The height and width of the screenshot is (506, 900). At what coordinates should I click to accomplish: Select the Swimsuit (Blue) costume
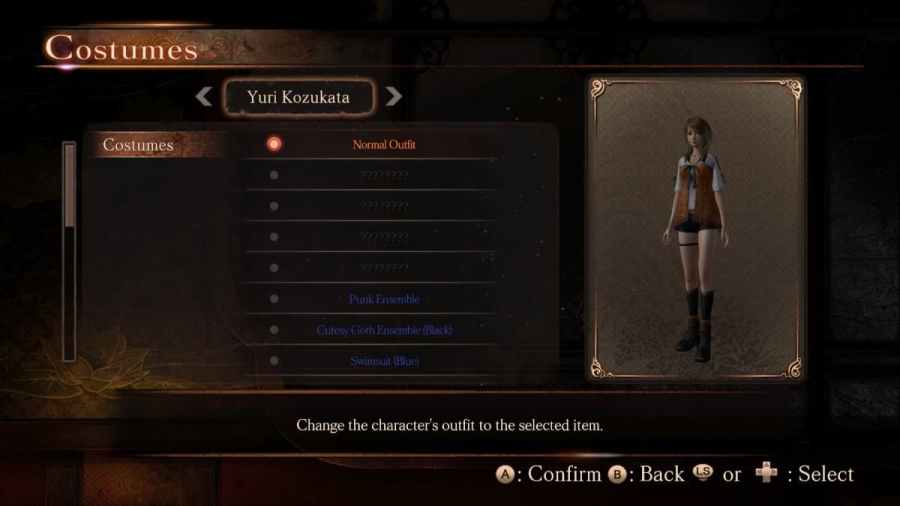(x=384, y=361)
